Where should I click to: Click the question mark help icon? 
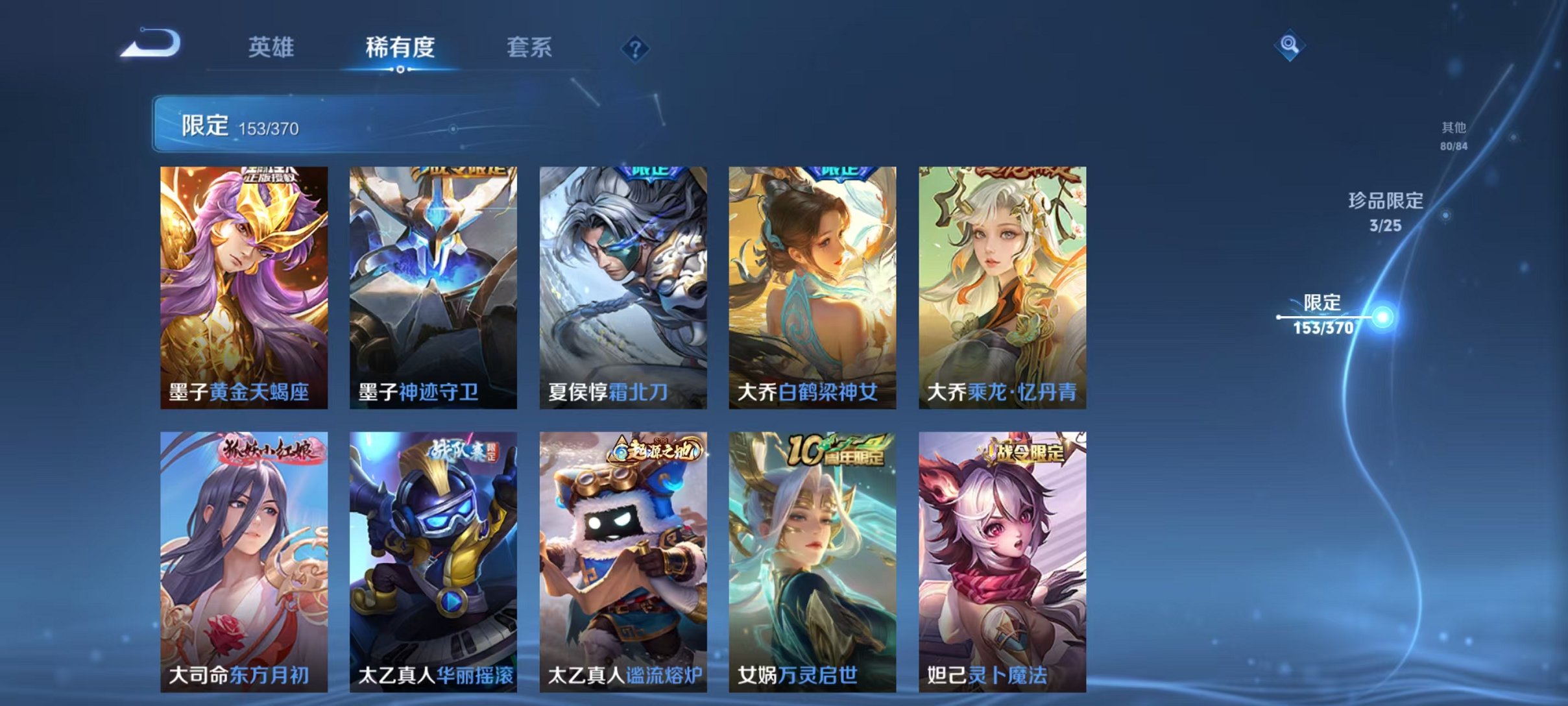[x=638, y=49]
